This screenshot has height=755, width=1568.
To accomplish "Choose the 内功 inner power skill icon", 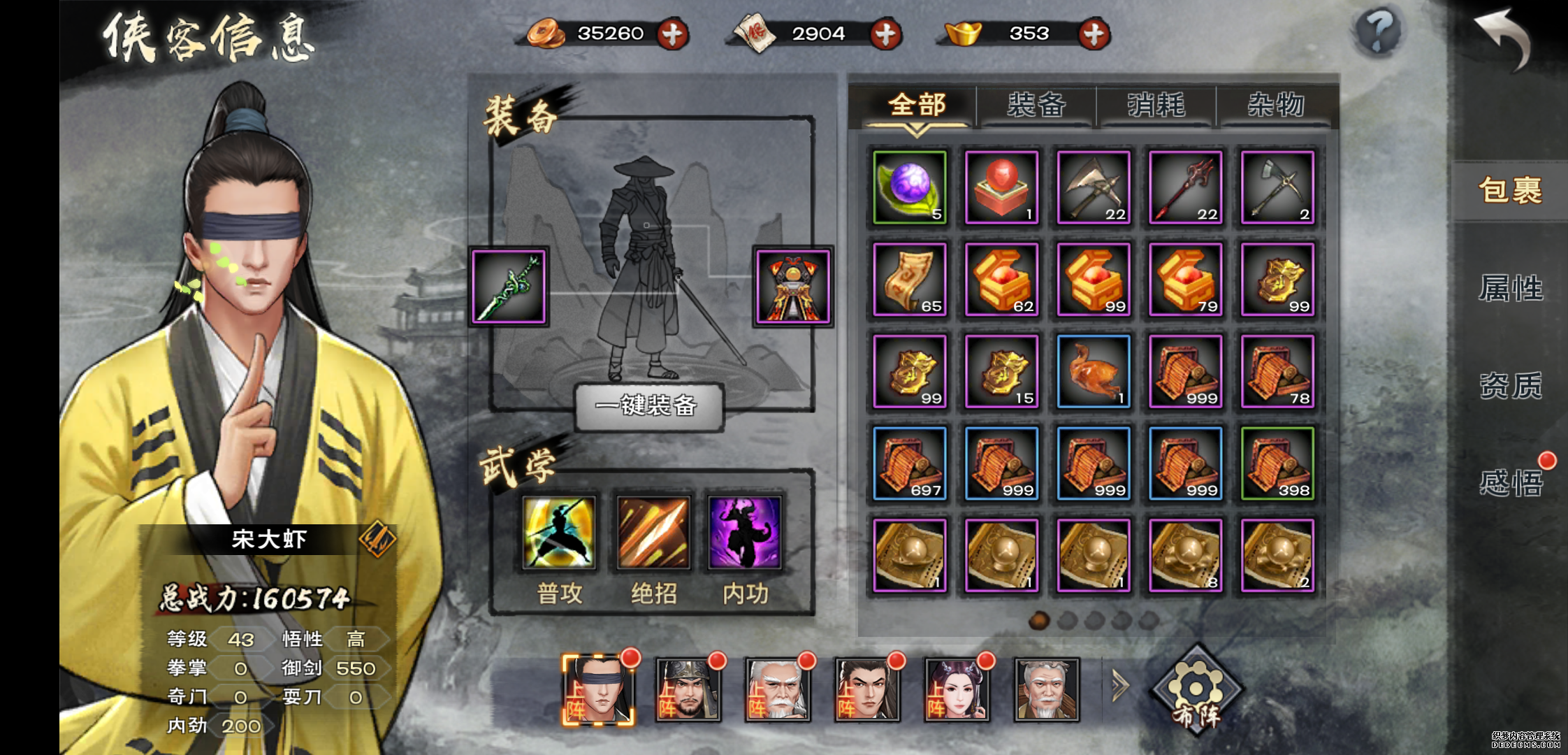I will click(745, 533).
